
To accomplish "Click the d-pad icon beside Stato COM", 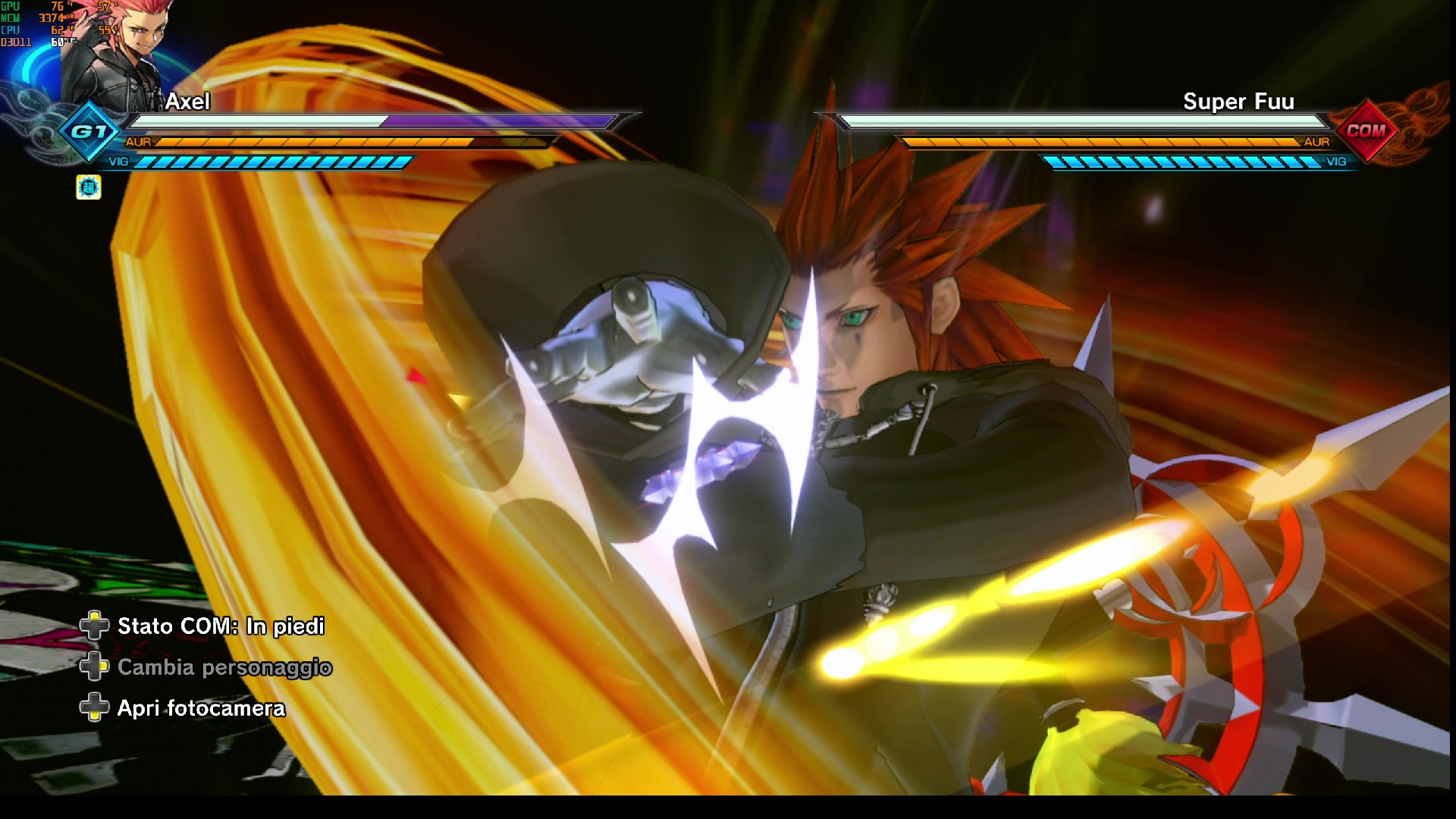I will click(96, 626).
